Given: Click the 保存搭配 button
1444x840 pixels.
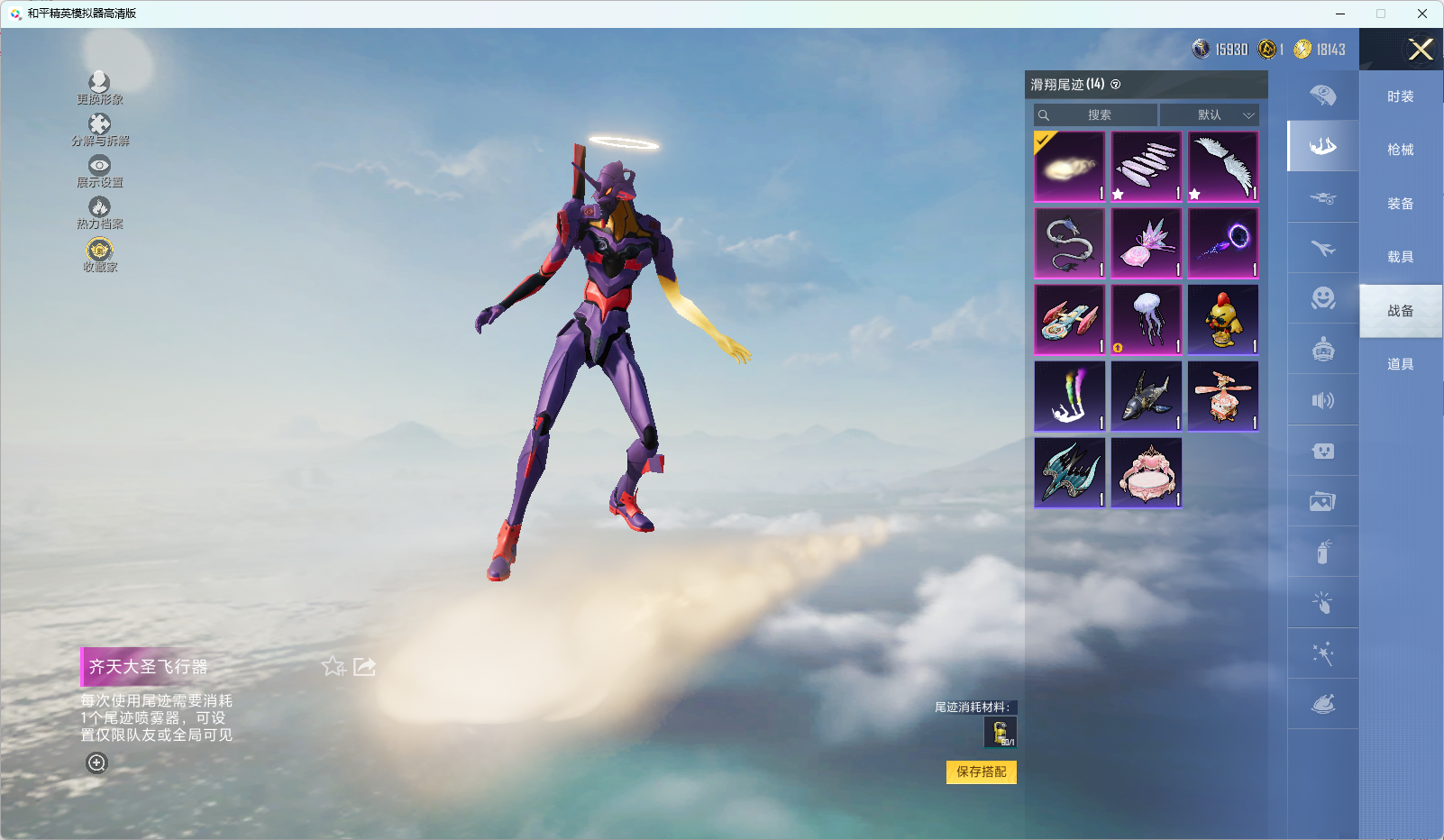Looking at the screenshot, I should click(x=981, y=772).
